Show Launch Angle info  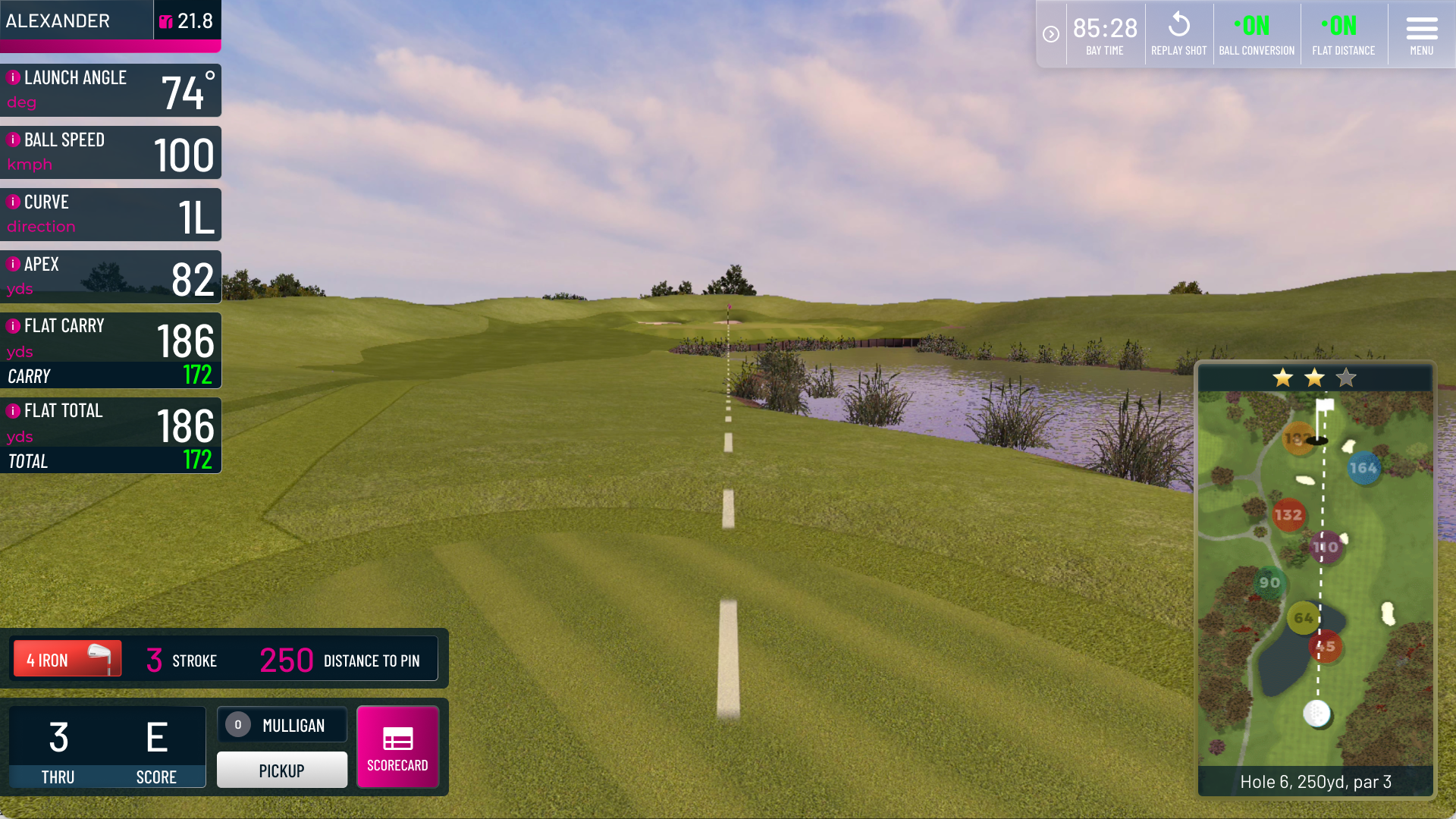click(x=13, y=77)
